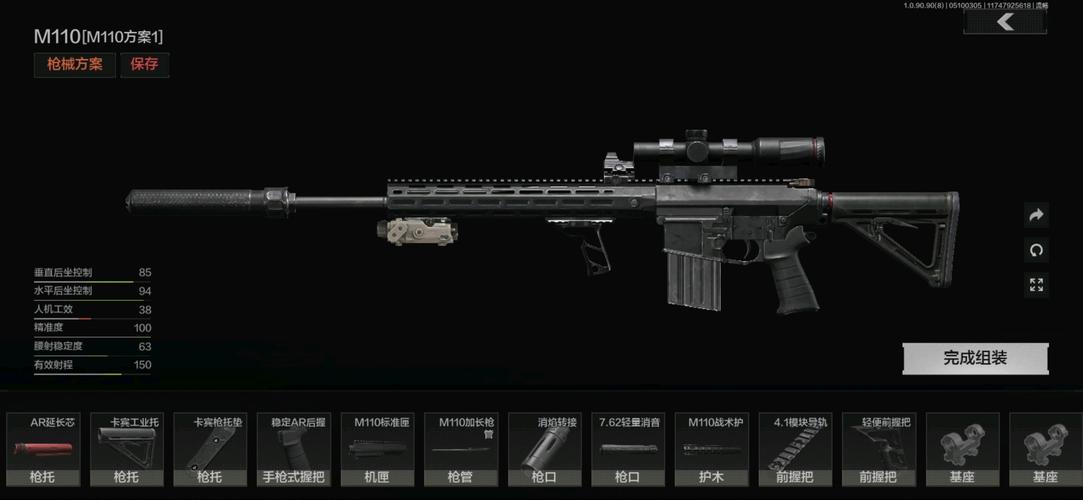Pick the M110标准匣 receiver slot
The height and width of the screenshot is (500, 1083).
pyautogui.click(x=376, y=450)
